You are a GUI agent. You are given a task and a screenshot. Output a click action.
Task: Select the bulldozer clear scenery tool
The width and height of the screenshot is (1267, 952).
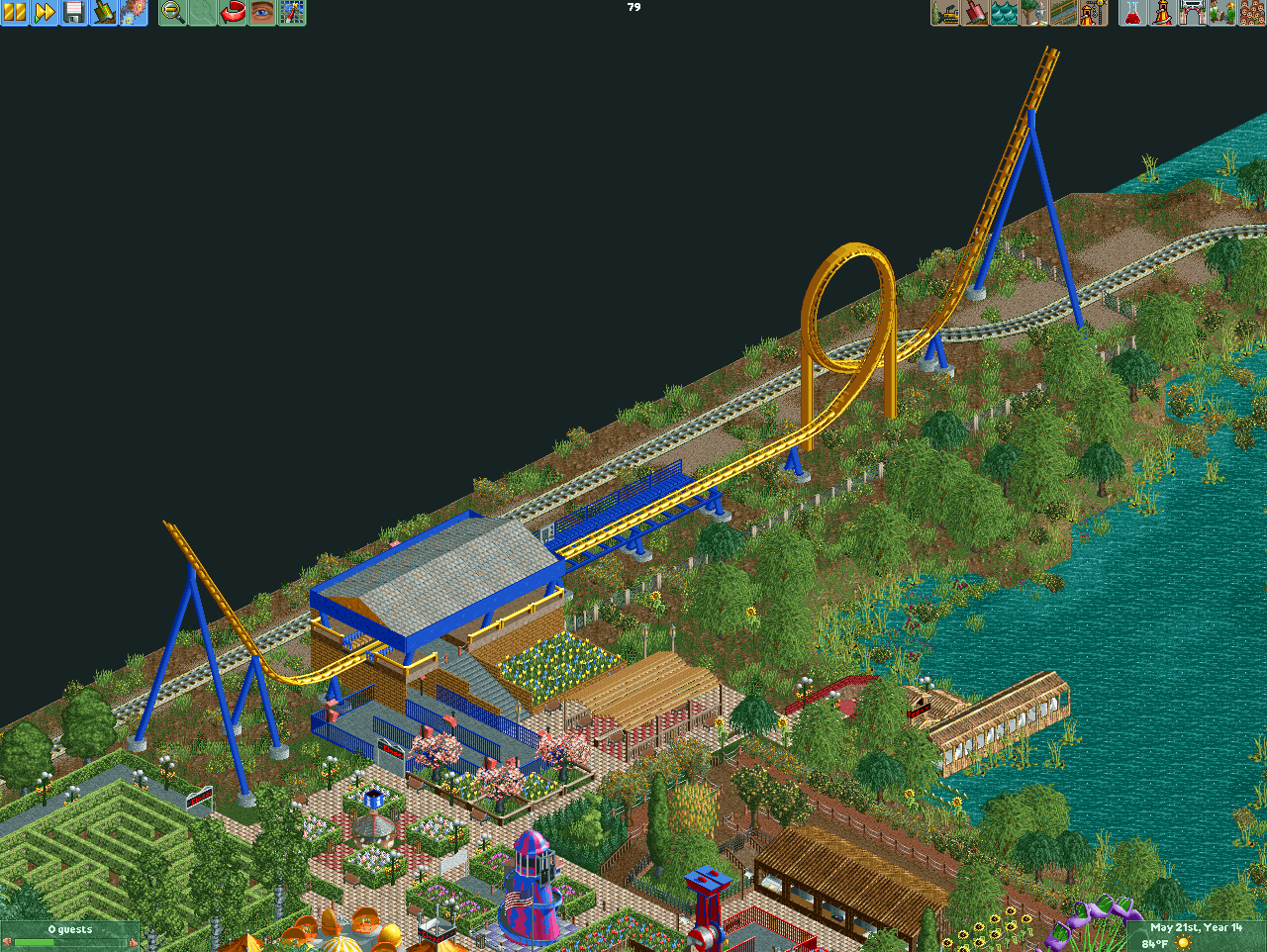[x=945, y=13]
